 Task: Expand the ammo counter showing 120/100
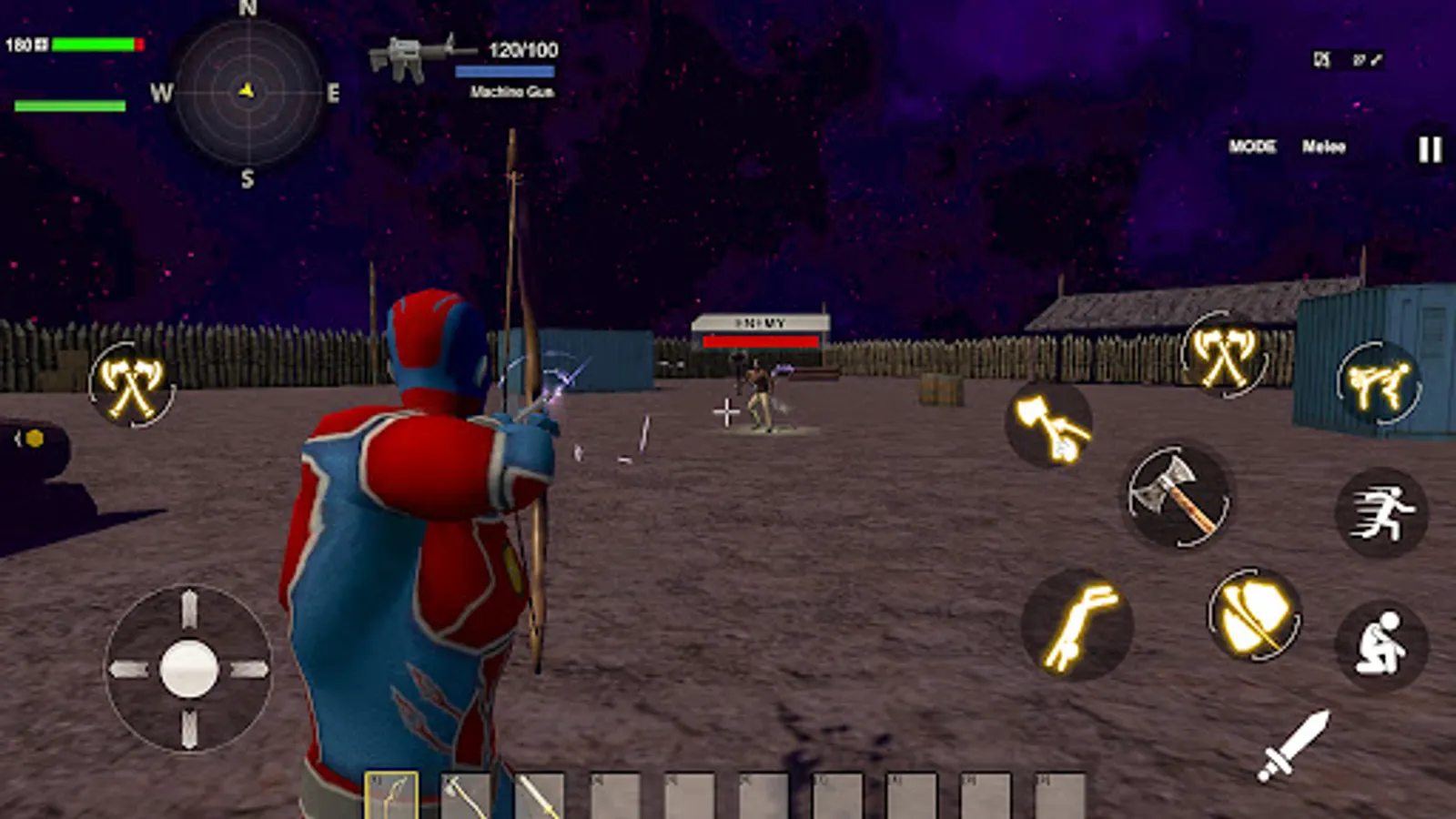pyautogui.click(x=518, y=53)
